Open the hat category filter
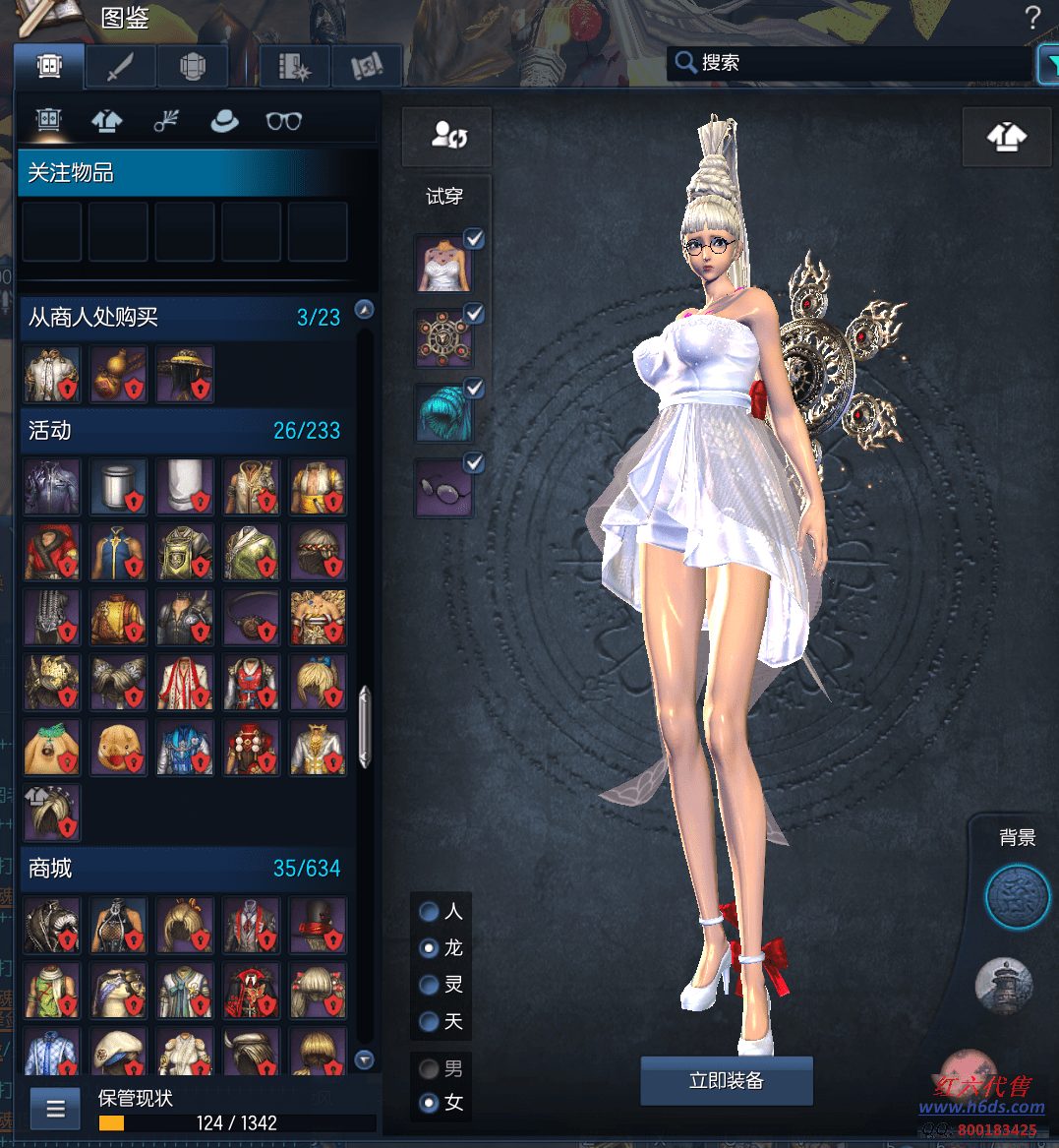Image resolution: width=1059 pixels, height=1148 pixels. [x=225, y=121]
